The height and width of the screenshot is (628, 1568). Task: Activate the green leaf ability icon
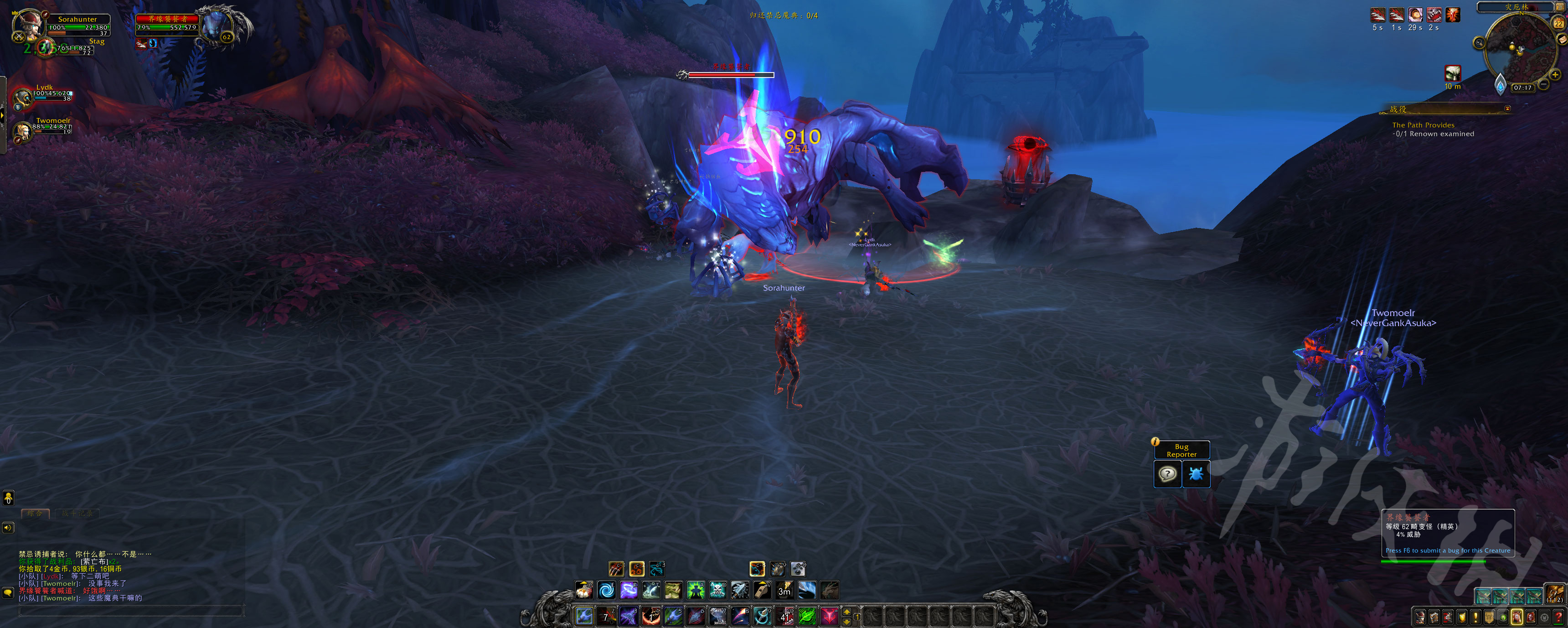(x=807, y=616)
